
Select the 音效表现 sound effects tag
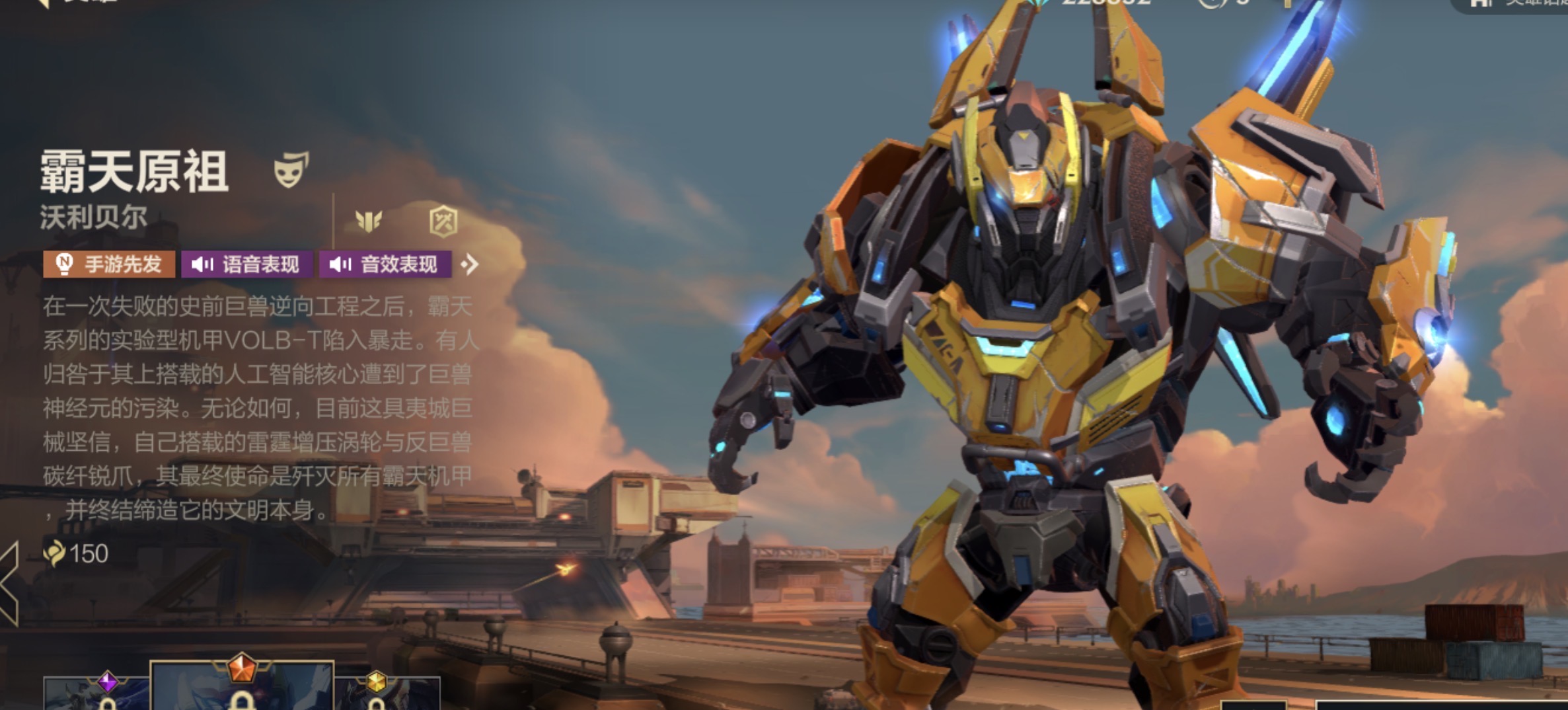point(385,264)
